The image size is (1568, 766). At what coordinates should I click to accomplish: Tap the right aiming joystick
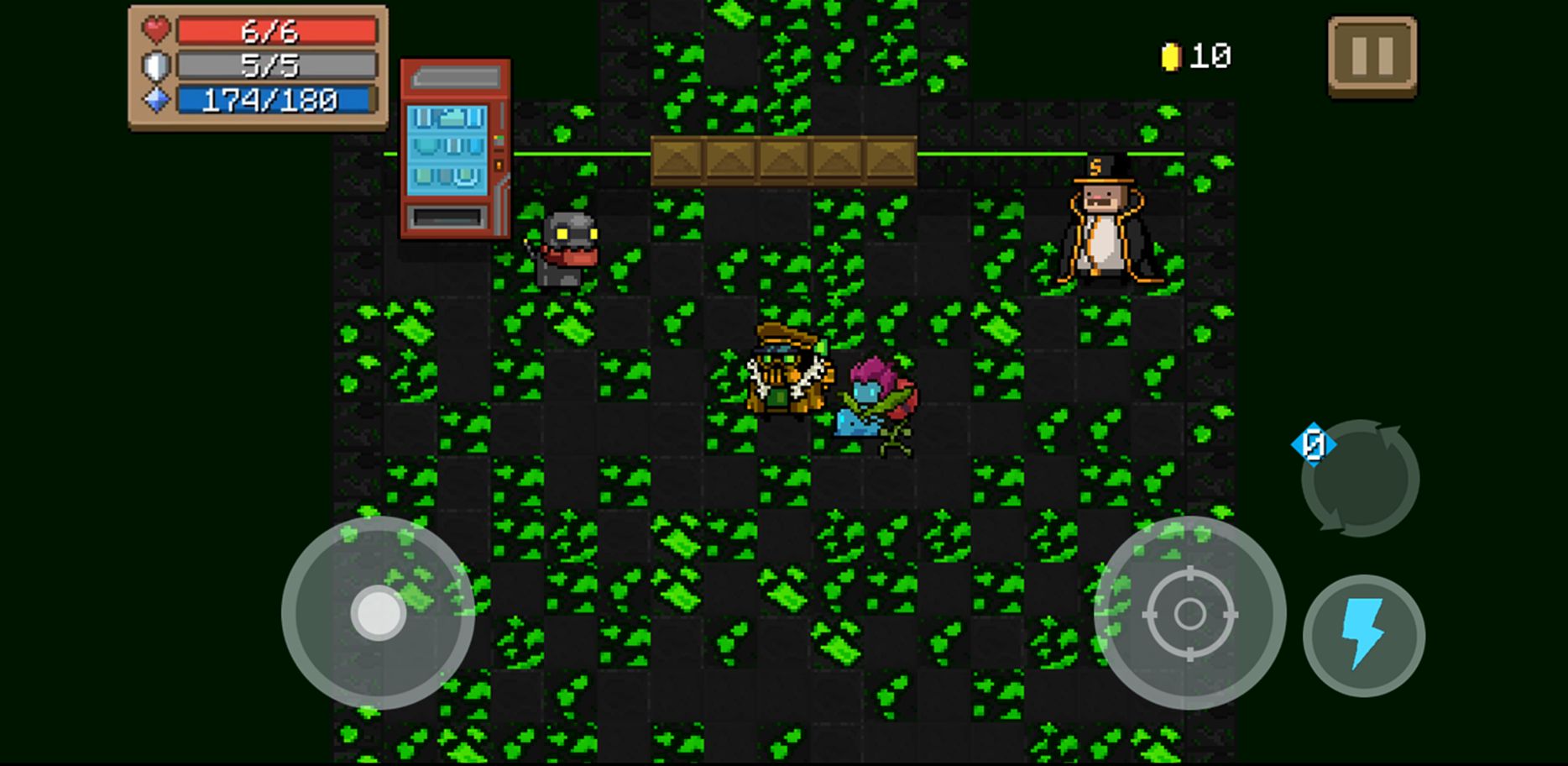(x=1192, y=616)
